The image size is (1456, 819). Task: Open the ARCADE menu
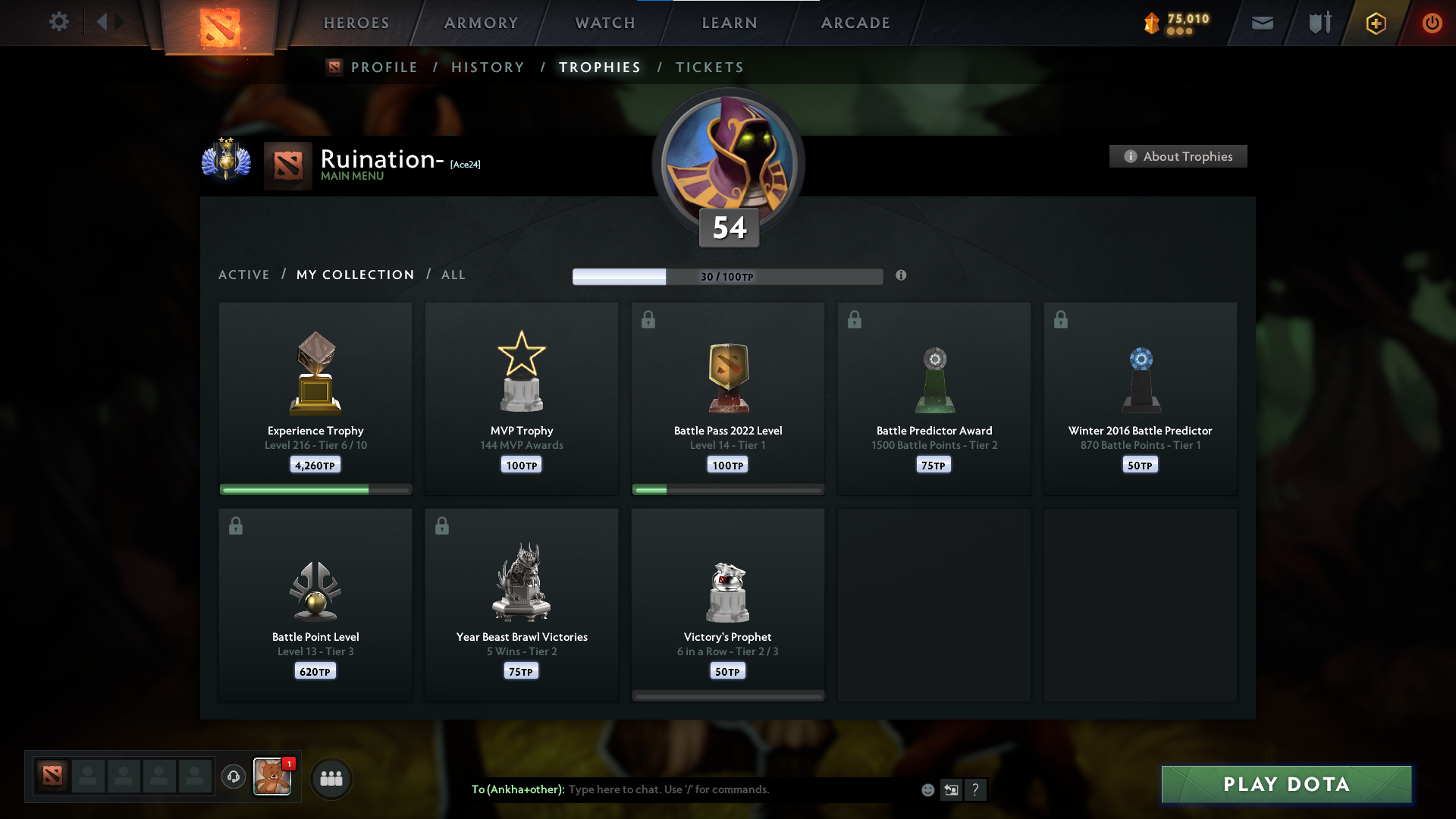point(855,23)
